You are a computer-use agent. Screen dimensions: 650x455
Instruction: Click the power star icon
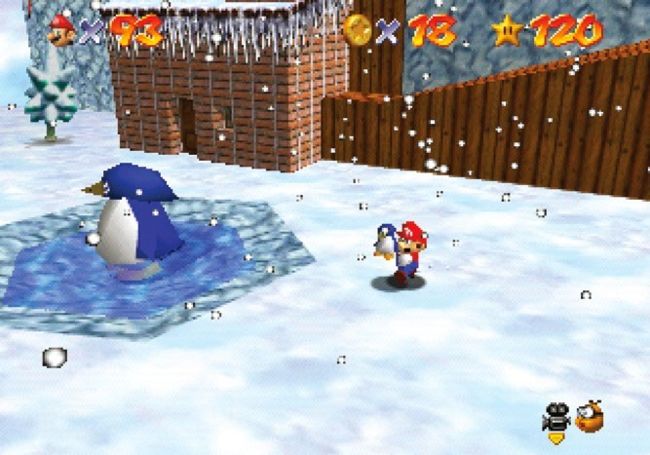pyautogui.click(x=508, y=30)
